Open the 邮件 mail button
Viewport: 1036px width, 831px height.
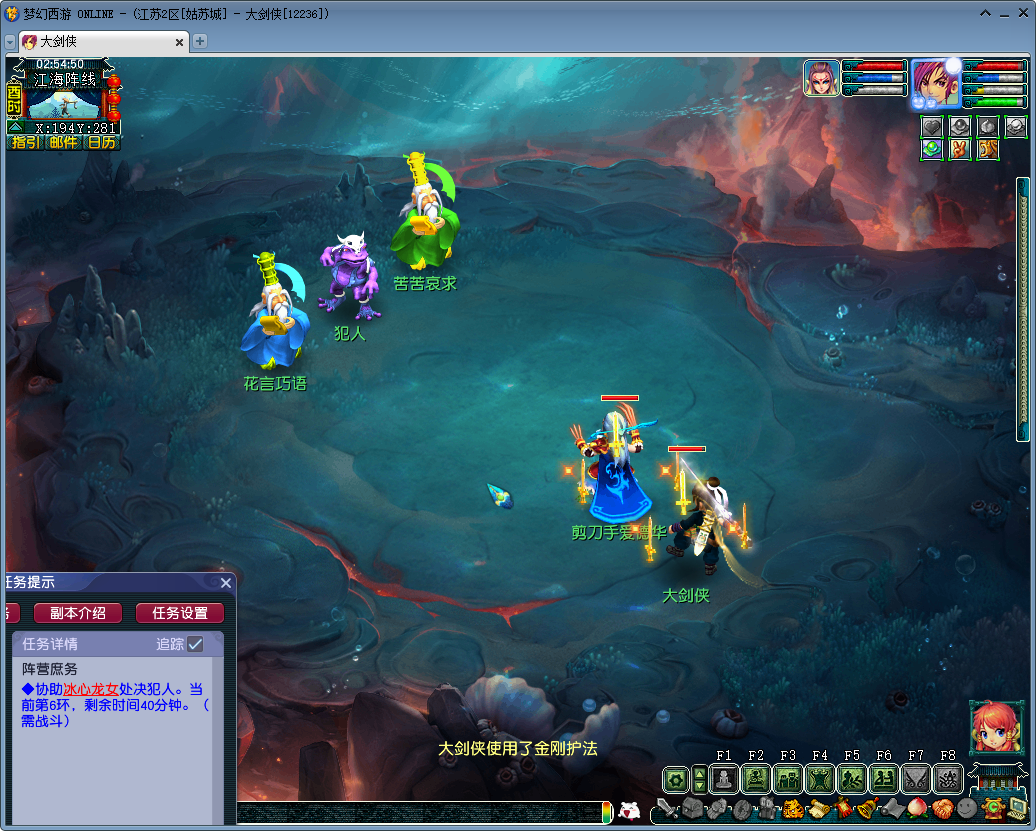[x=64, y=142]
